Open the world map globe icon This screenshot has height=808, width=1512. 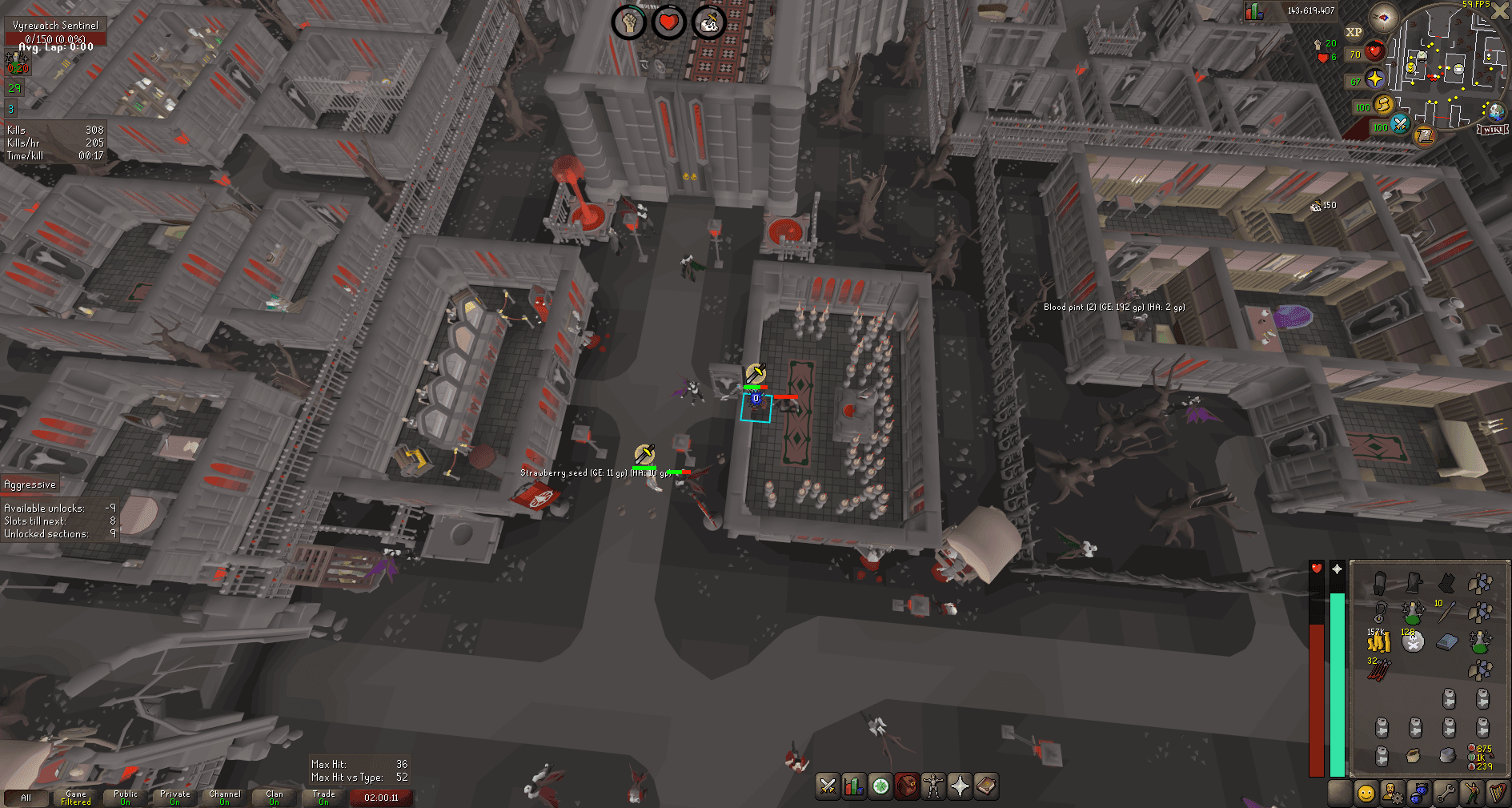1495,112
